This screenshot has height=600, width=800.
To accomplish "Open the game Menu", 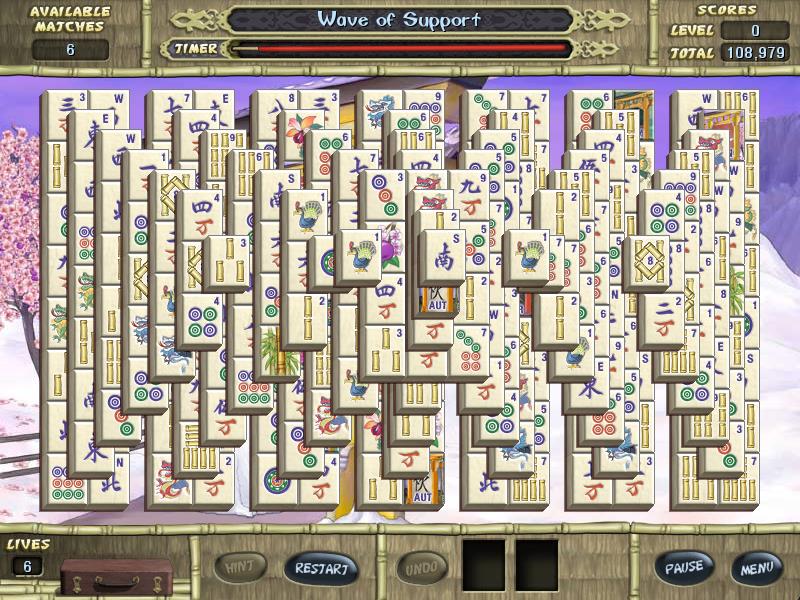I will [x=756, y=568].
